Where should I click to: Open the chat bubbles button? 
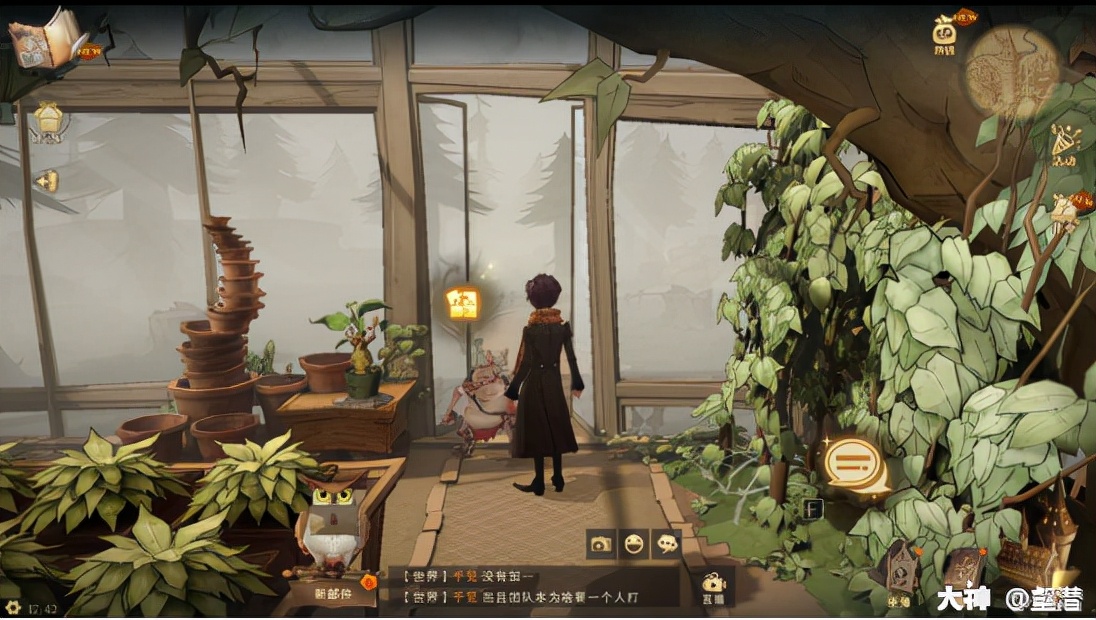666,544
